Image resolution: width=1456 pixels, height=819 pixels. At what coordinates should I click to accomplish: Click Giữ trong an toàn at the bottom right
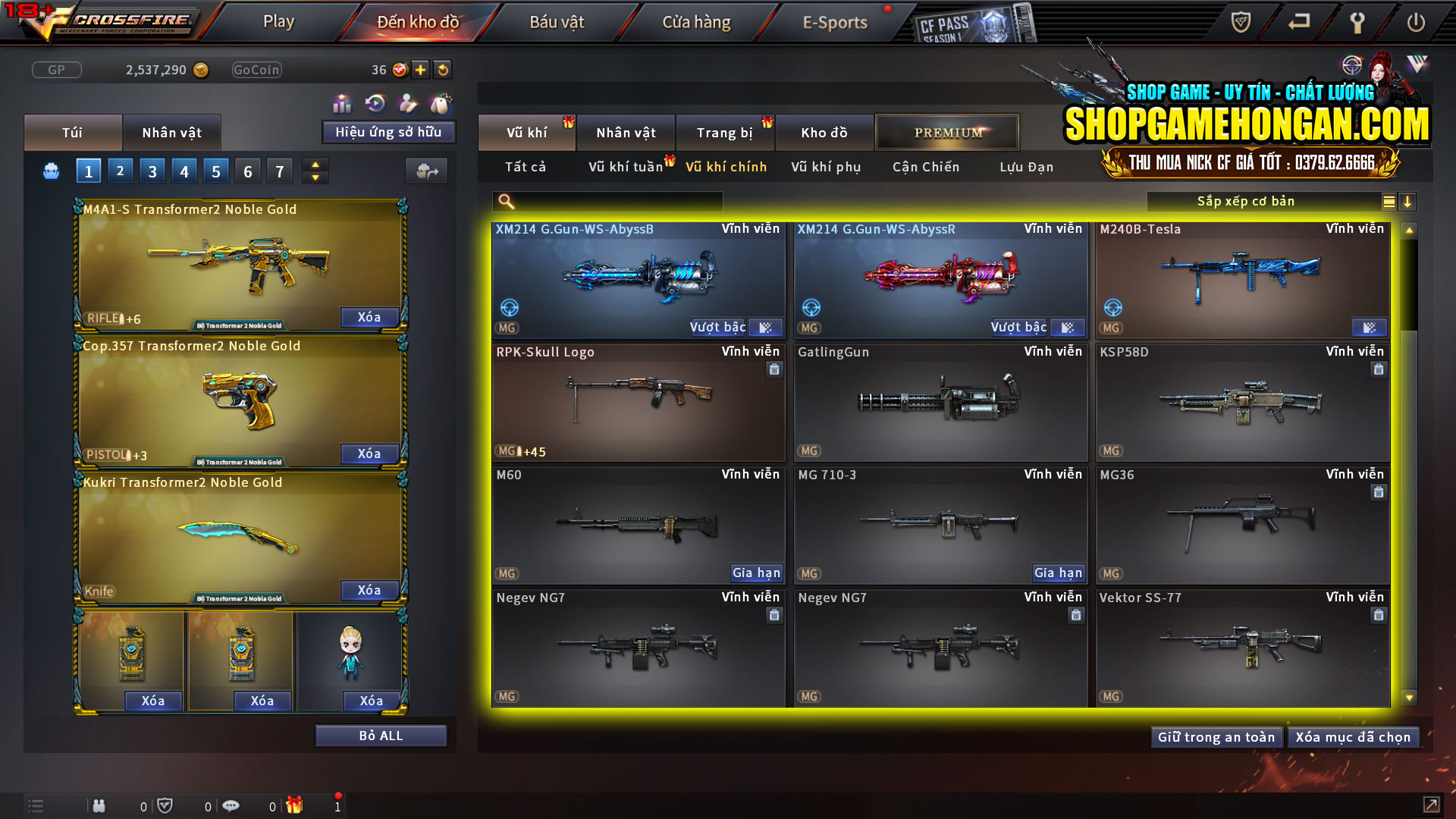(1216, 736)
